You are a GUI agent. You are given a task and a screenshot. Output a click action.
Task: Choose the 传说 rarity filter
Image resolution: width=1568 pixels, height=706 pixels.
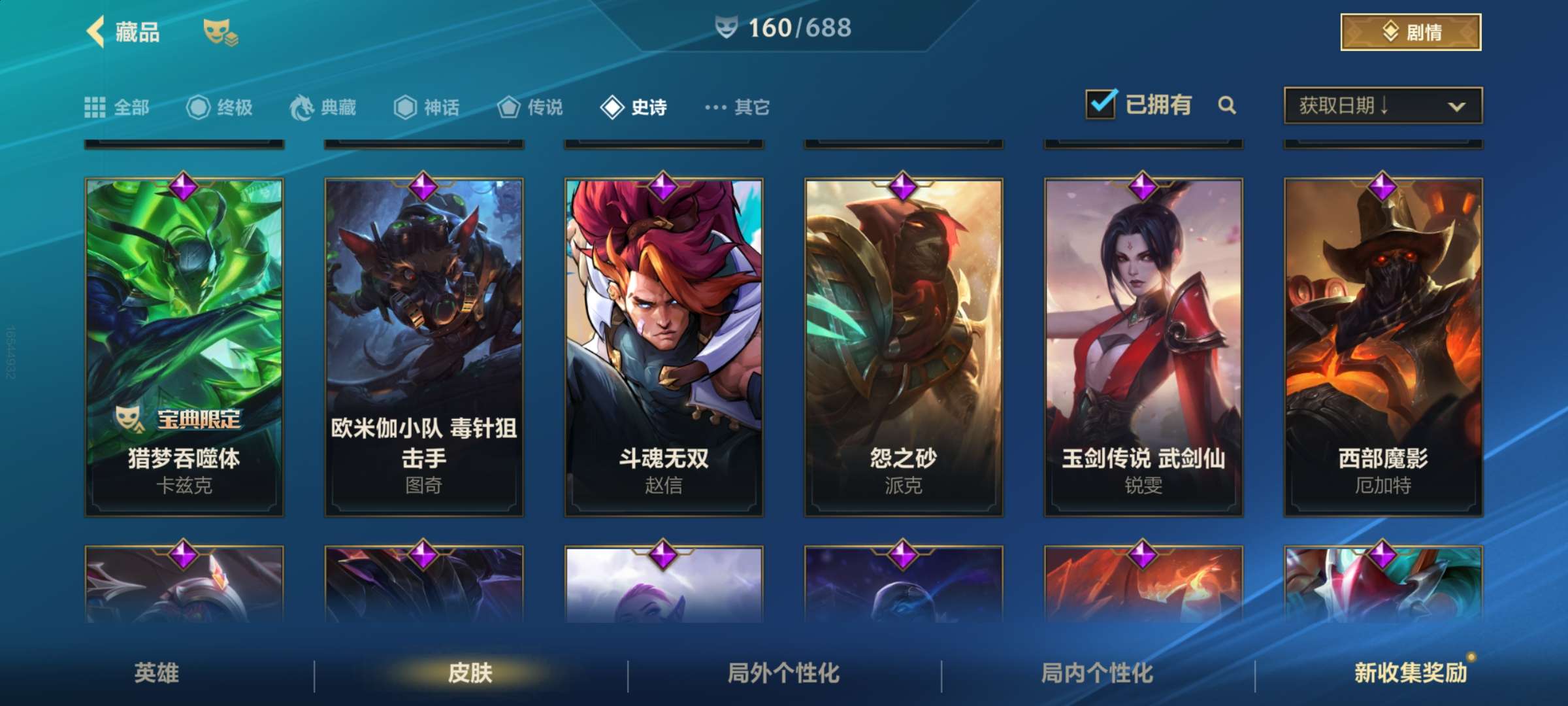pyautogui.click(x=530, y=107)
